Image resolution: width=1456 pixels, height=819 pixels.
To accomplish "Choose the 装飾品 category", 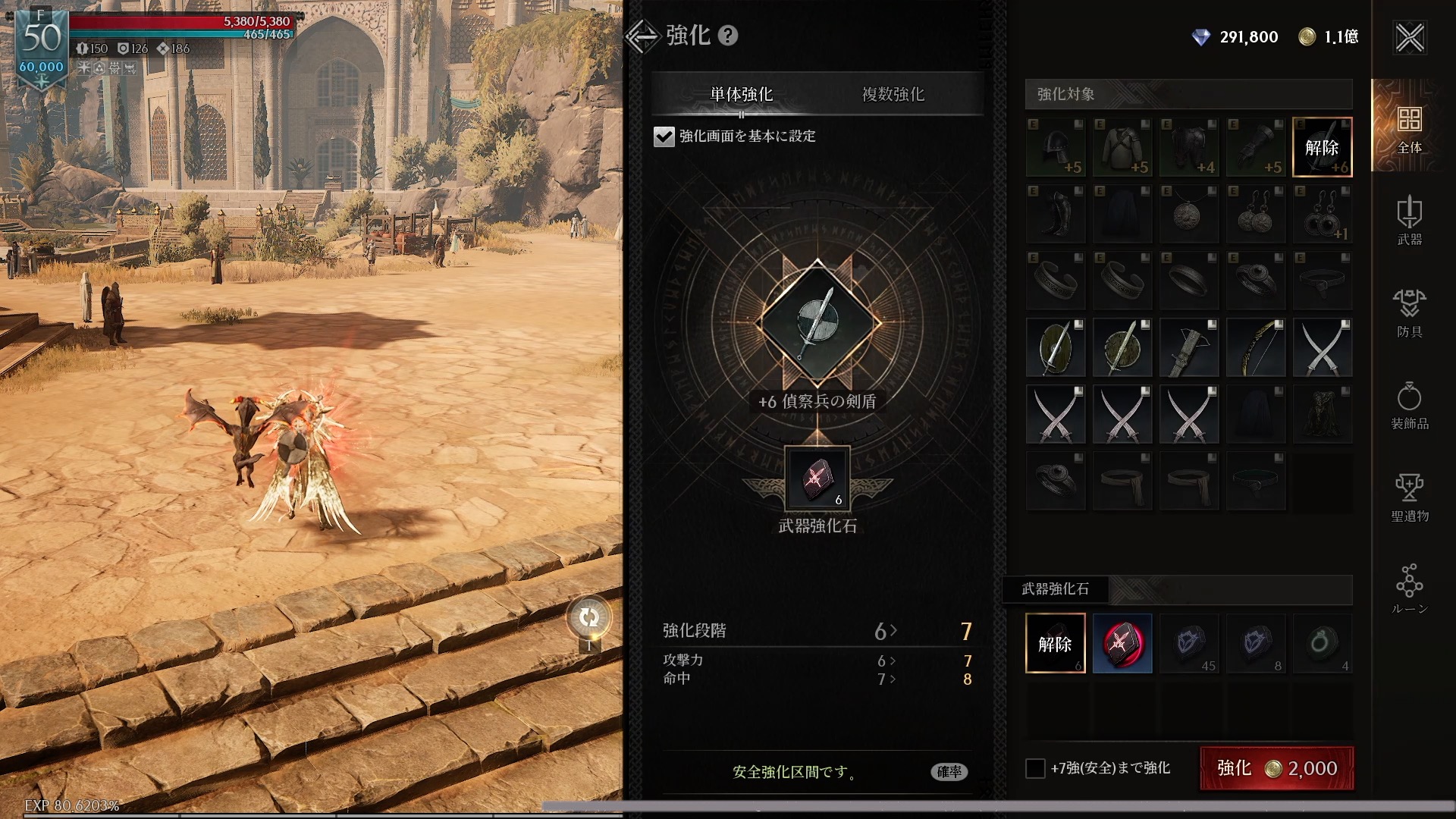I will [1409, 405].
